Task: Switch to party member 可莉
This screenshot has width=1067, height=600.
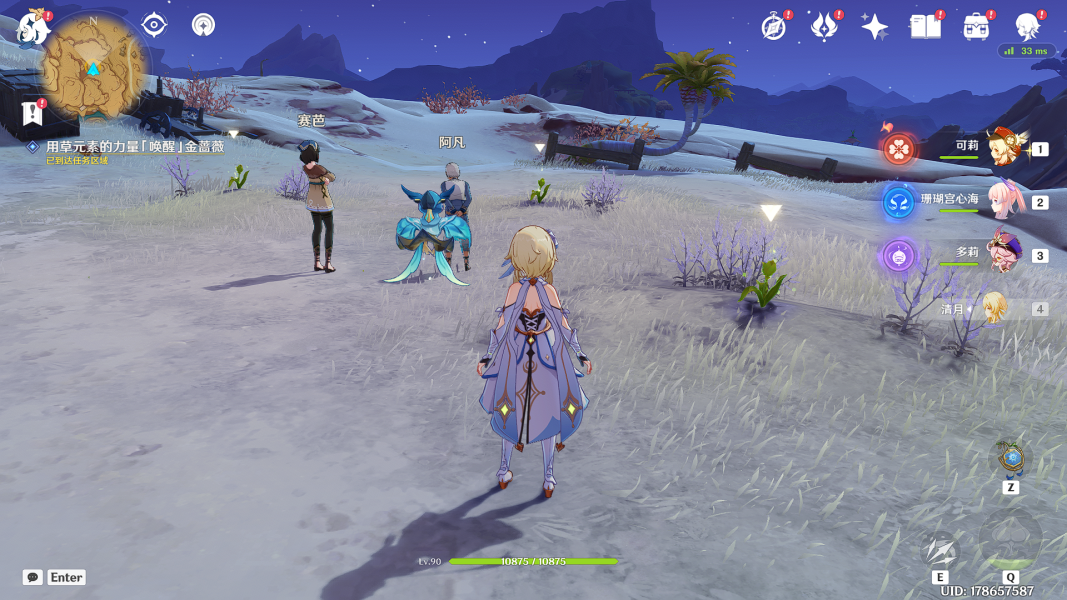Action: (x=1000, y=149)
